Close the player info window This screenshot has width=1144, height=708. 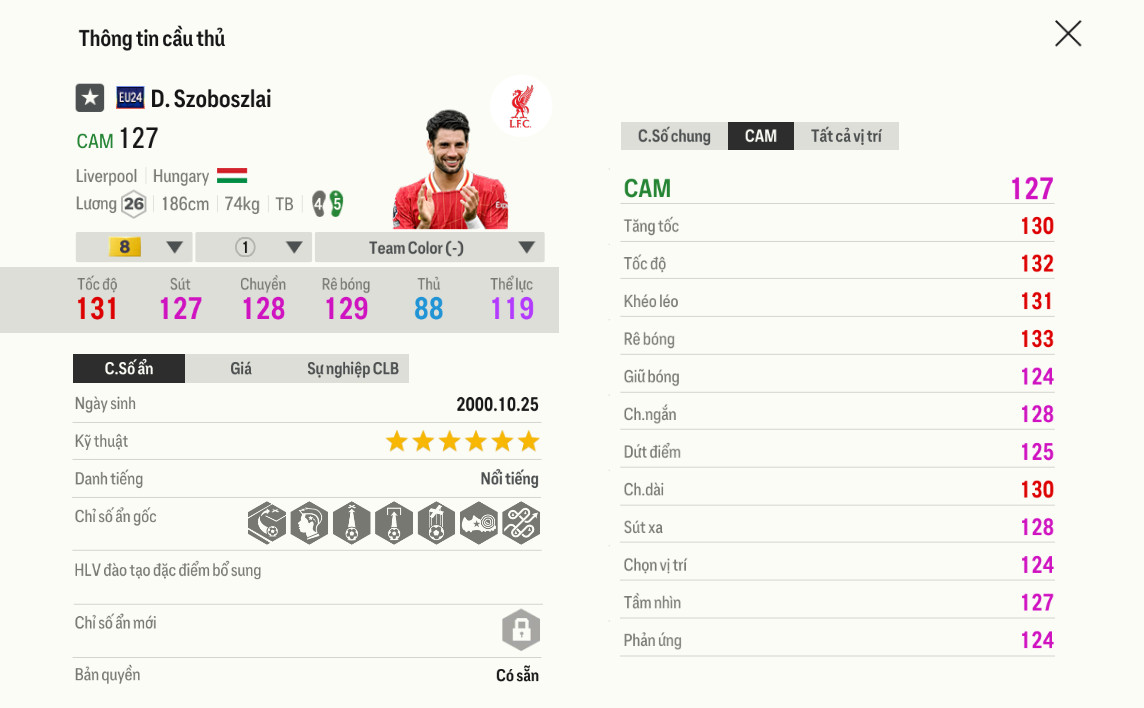pos(1068,34)
